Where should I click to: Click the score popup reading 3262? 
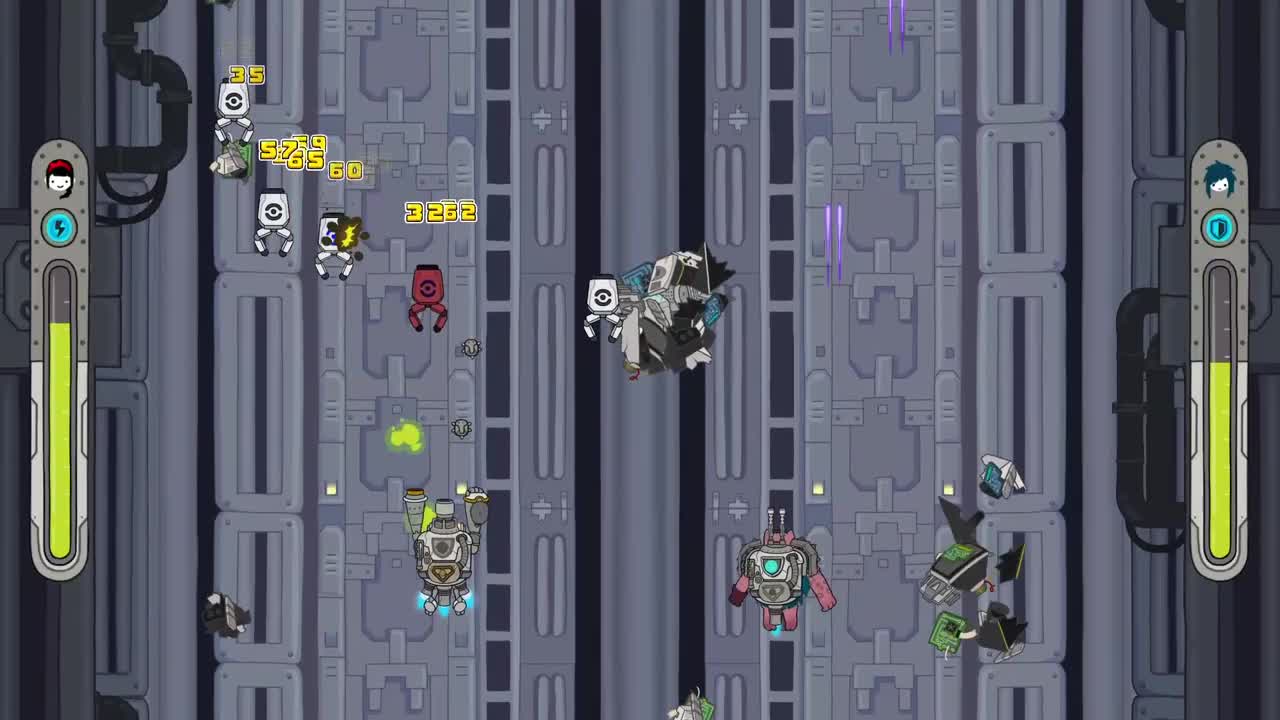point(440,212)
